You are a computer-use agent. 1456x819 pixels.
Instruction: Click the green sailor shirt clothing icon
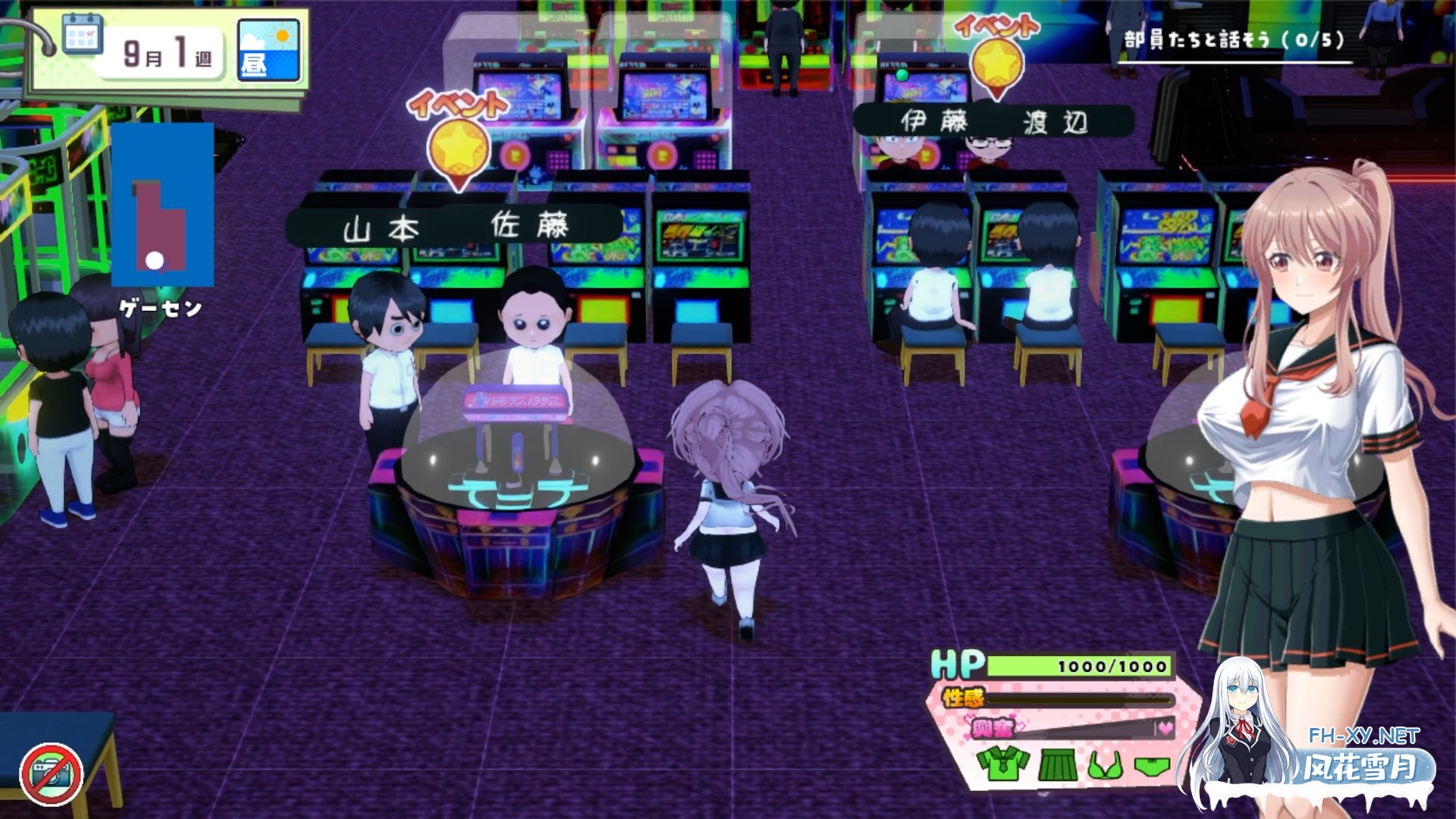click(1003, 763)
